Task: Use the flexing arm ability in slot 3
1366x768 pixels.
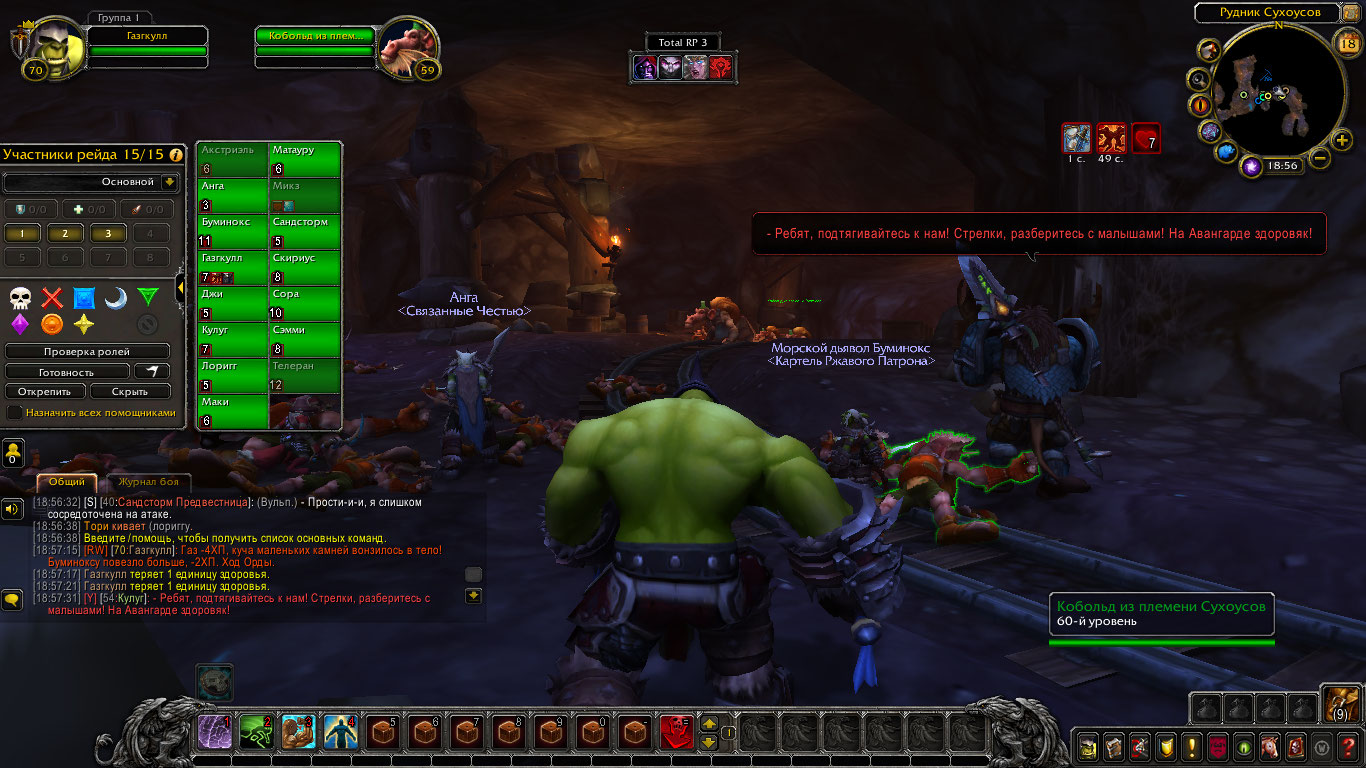Action: (299, 733)
